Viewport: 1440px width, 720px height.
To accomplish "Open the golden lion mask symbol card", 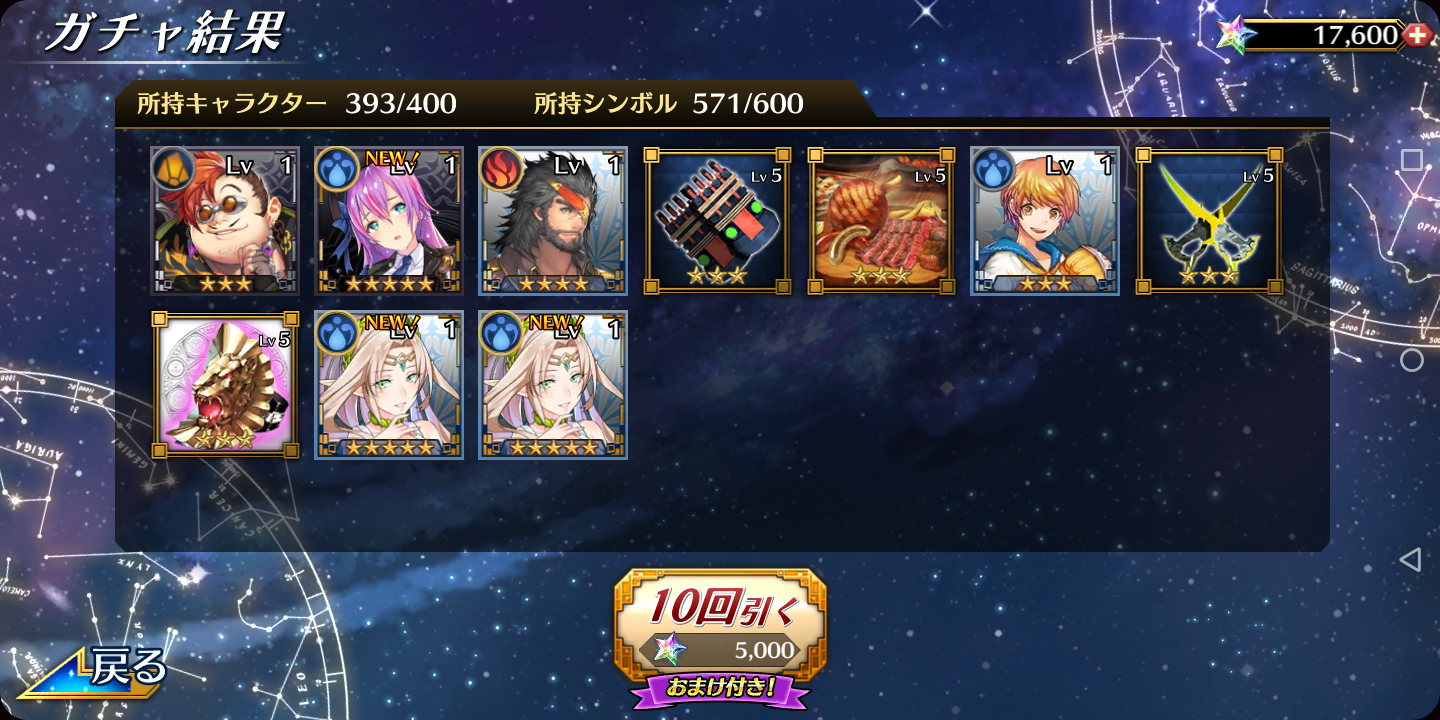I will 225,385.
